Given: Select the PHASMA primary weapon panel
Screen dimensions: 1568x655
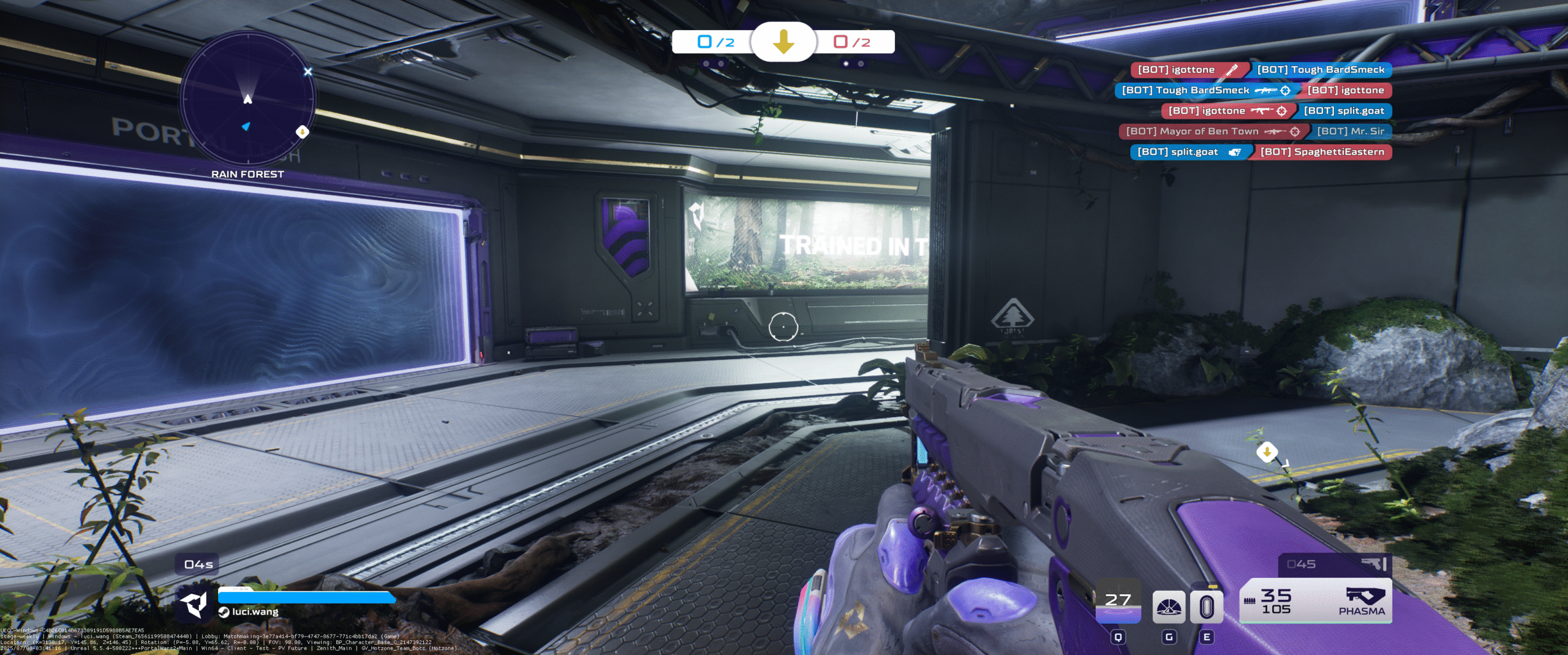Looking at the screenshot, I should 1316,601.
